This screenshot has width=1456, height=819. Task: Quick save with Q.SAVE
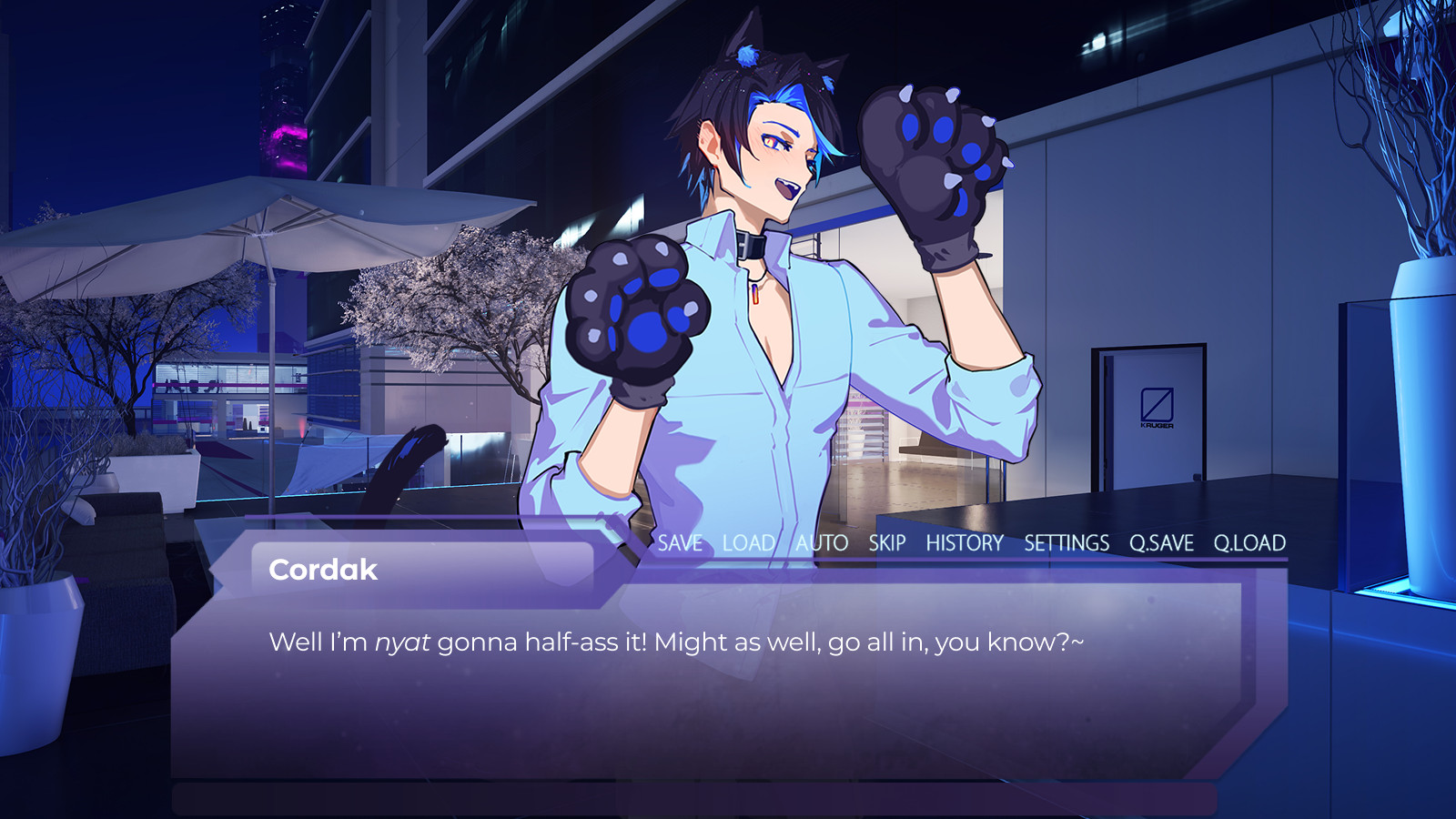pyautogui.click(x=1161, y=543)
